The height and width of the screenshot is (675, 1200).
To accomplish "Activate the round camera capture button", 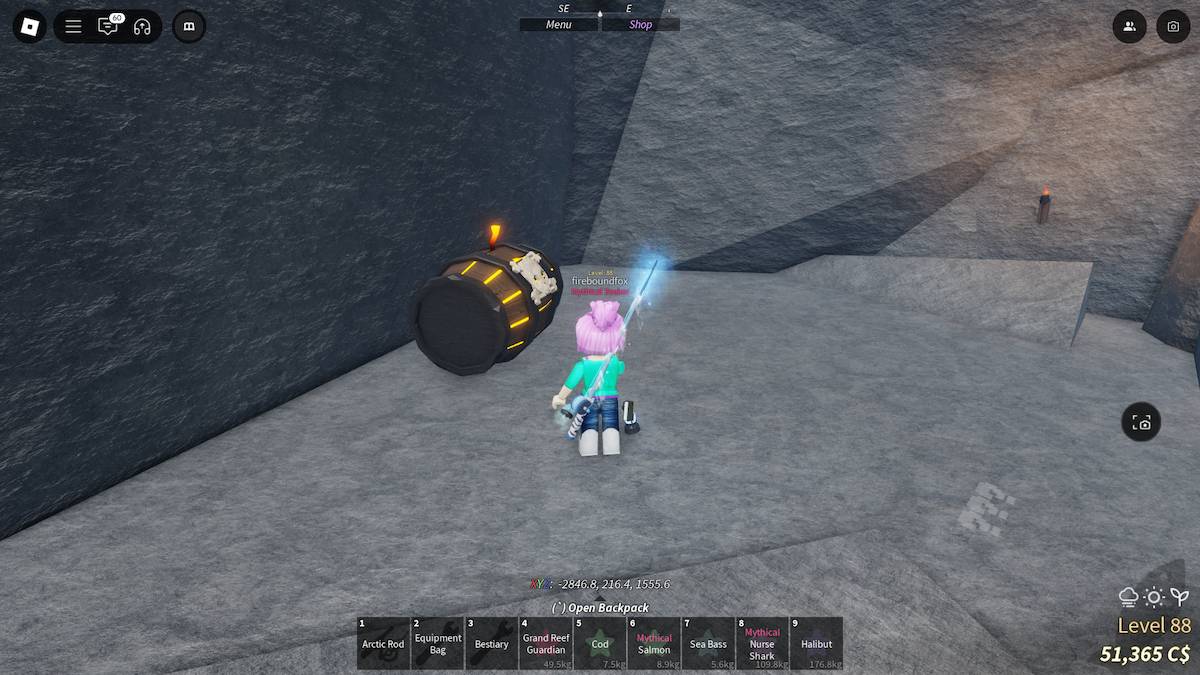I will pos(1141,422).
